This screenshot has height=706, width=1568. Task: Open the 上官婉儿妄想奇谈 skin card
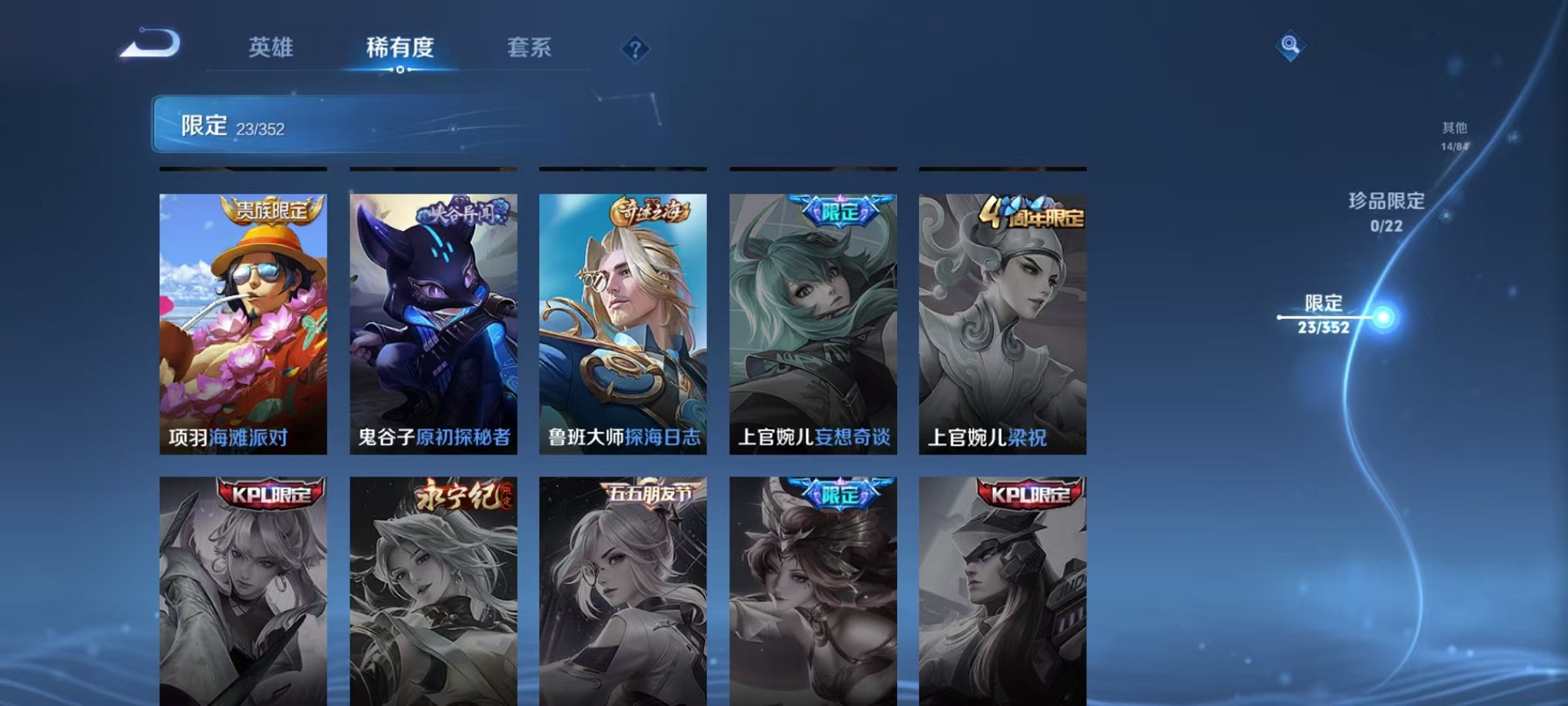coord(814,323)
